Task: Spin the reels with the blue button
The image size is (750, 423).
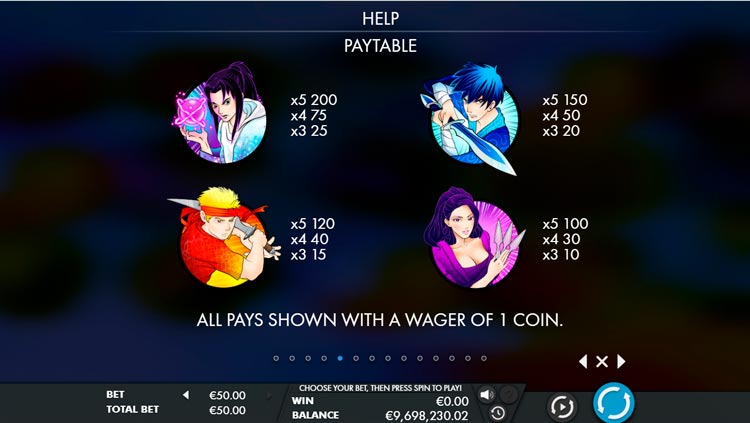Action: [613, 403]
